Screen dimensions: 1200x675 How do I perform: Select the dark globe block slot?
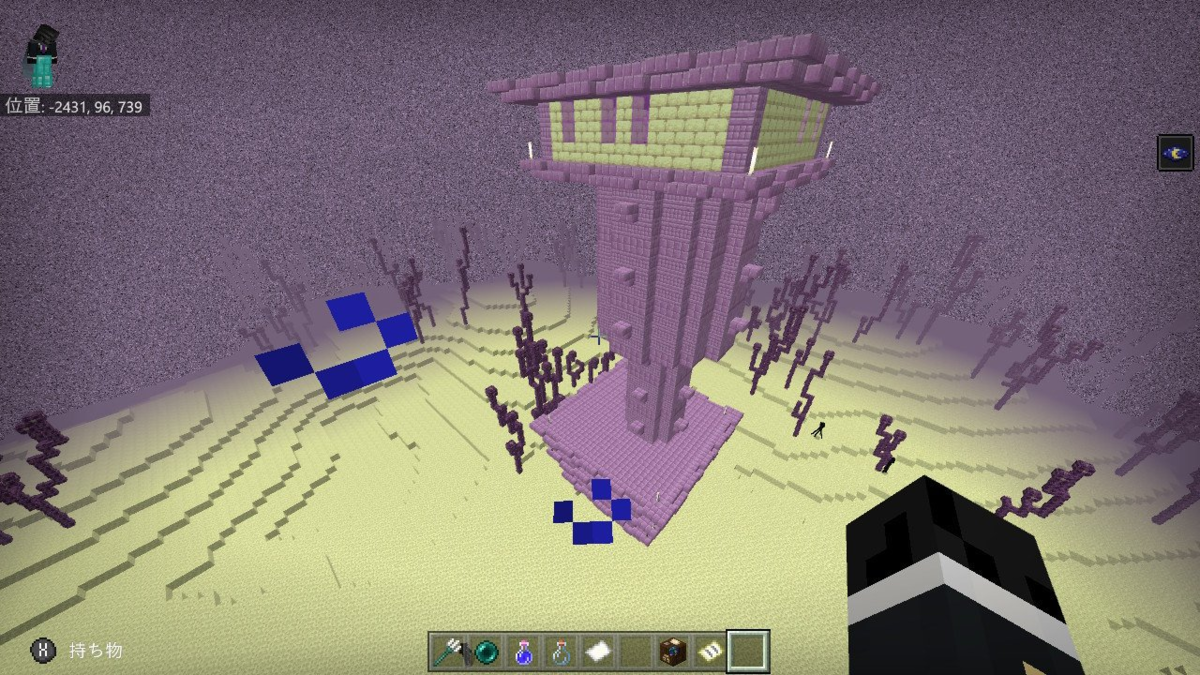[673, 652]
